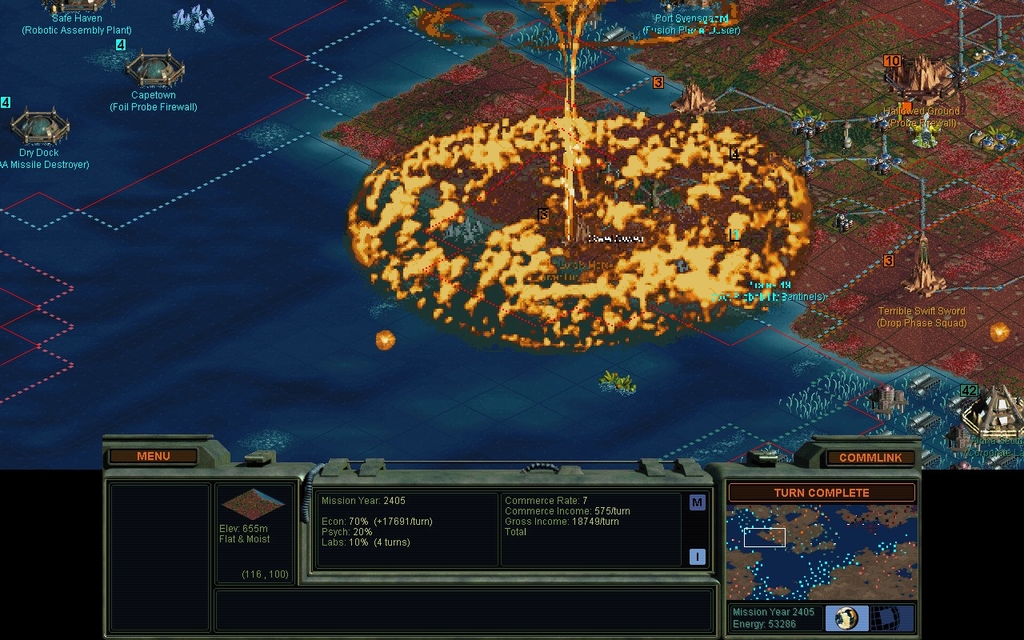Click the world minimap
Viewport: 1024px width, 640px height.
pyautogui.click(x=821, y=551)
